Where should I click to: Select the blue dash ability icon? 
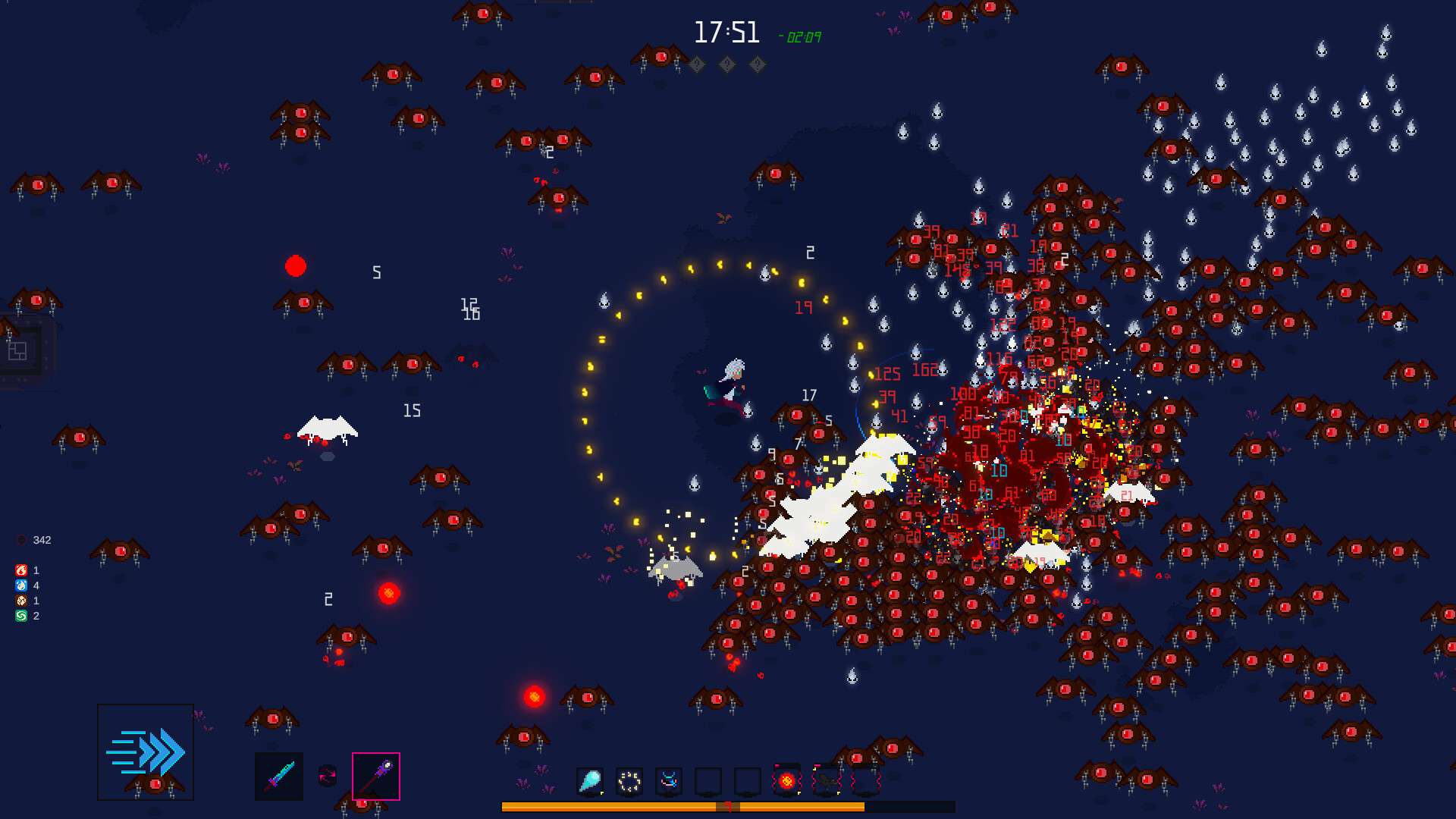(x=146, y=749)
